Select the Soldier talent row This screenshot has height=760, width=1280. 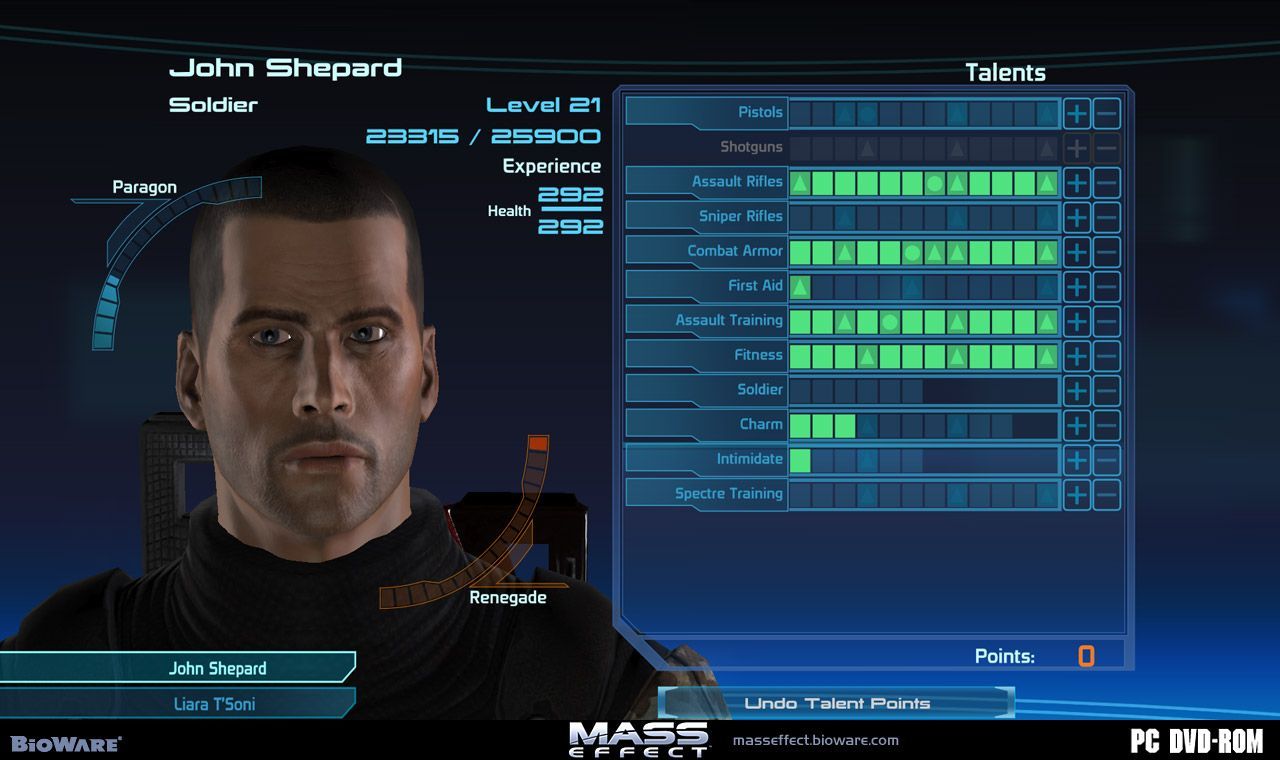click(x=760, y=389)
